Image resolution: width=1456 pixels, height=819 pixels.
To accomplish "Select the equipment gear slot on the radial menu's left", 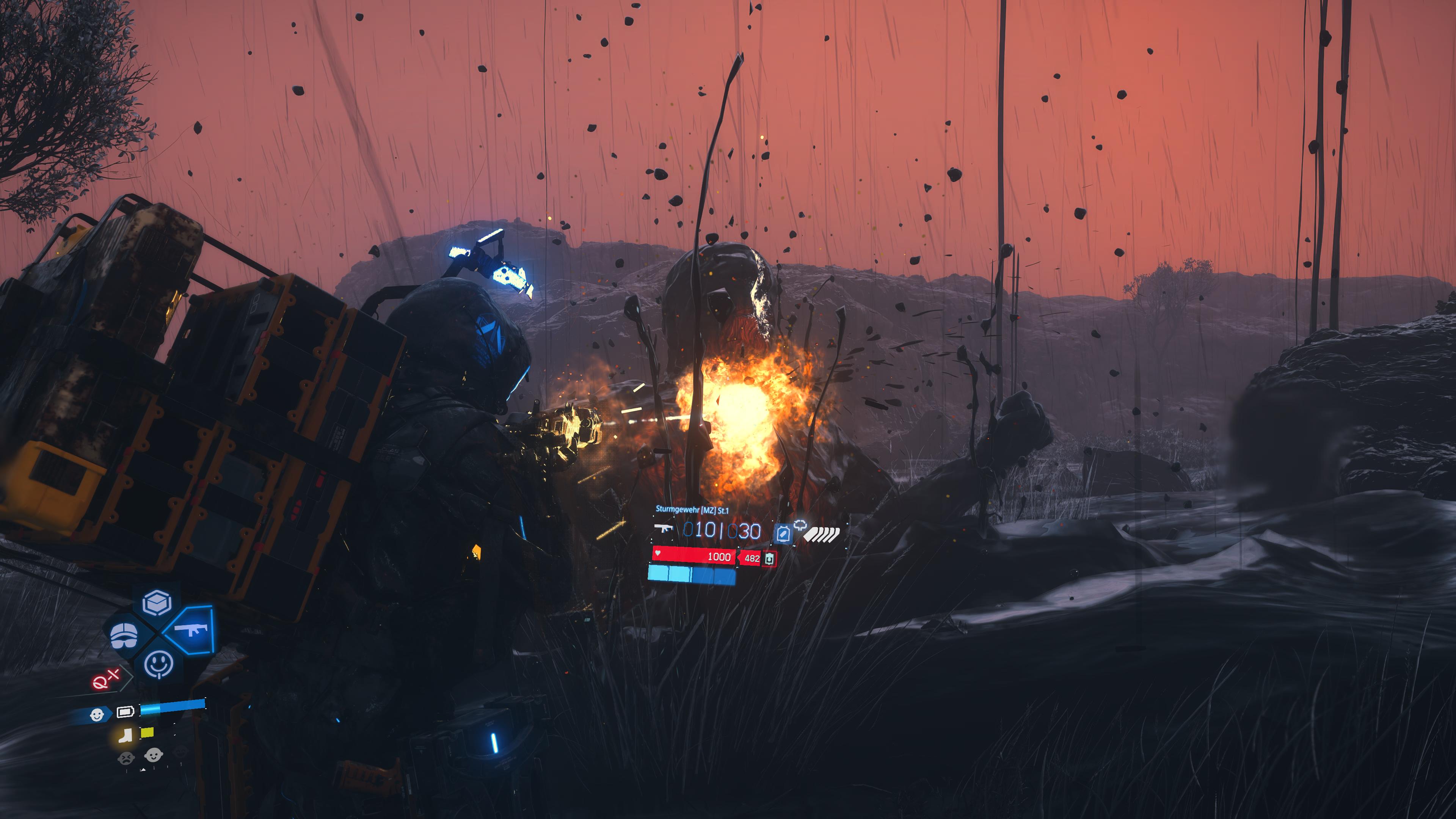I will (124, 635).
